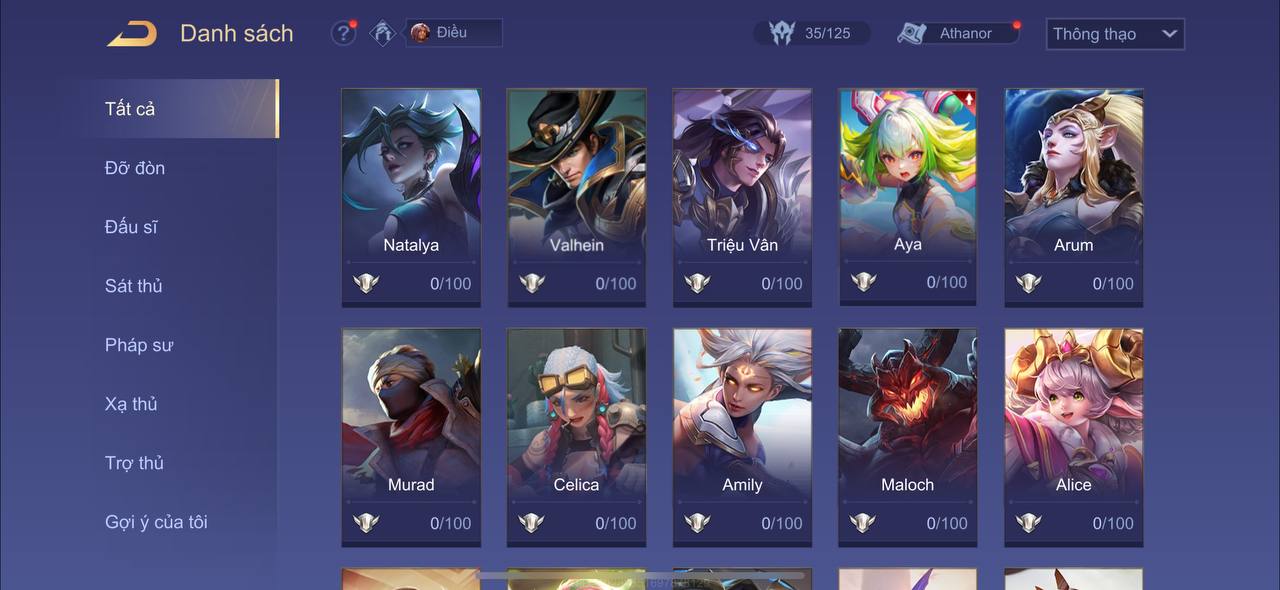1280x590 pixels.
Task: Open Gợi ý của tôi tab
Action: 156,522
